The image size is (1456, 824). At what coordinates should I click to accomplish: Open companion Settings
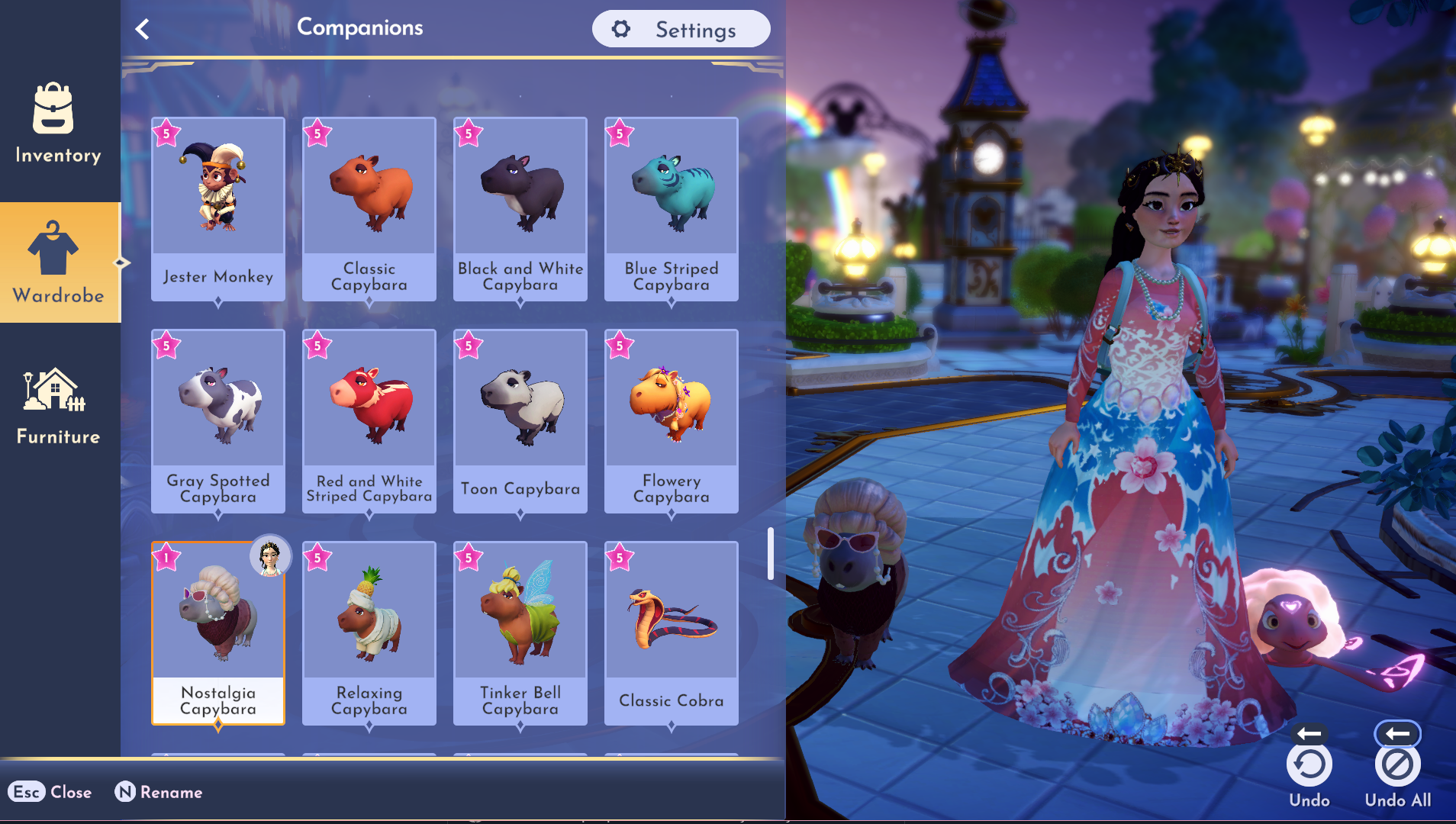click(681, 29)
